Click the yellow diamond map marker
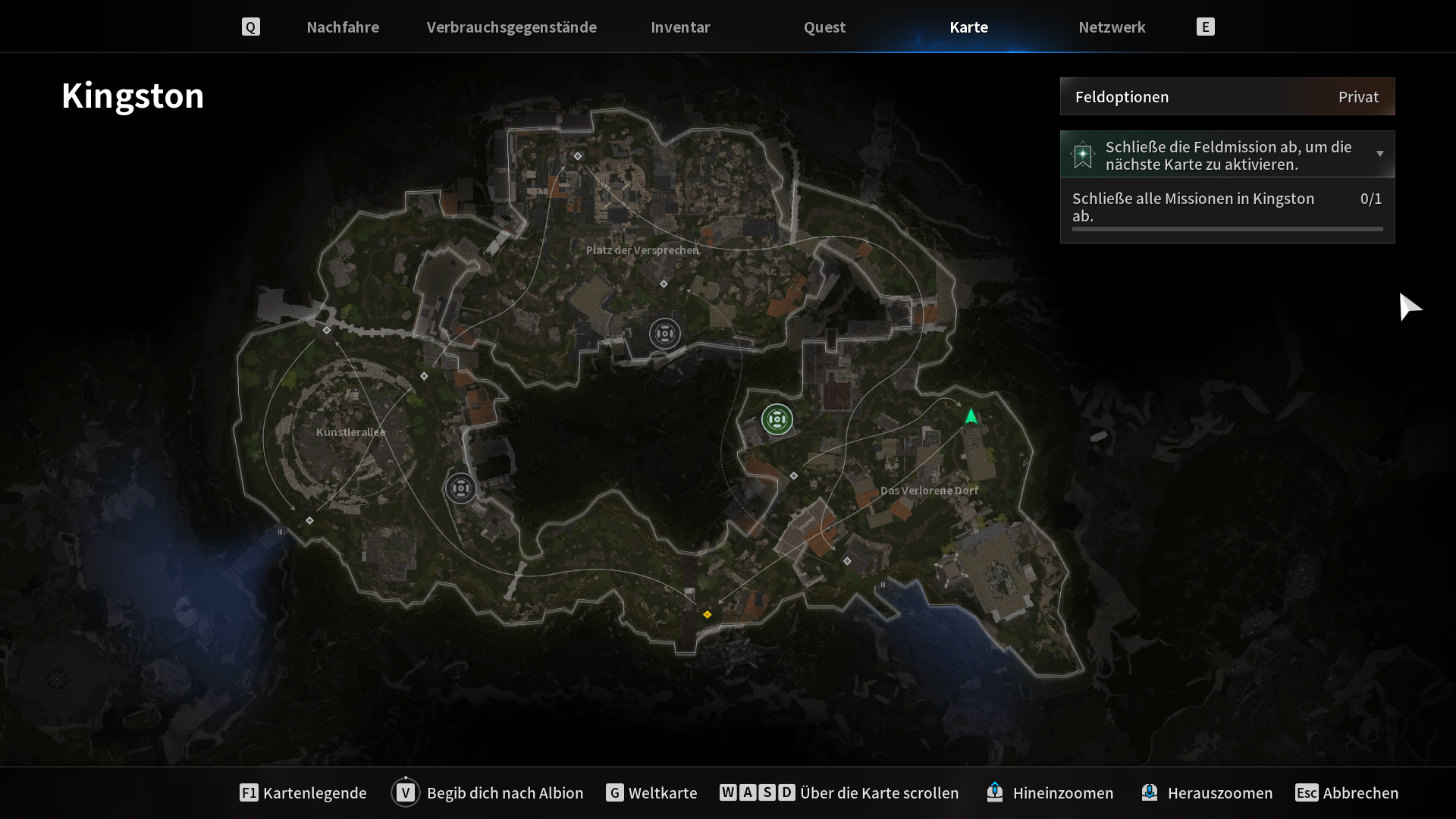Image resolution: width=1456 pixels, height=819 pixels. tap(708, 614)
